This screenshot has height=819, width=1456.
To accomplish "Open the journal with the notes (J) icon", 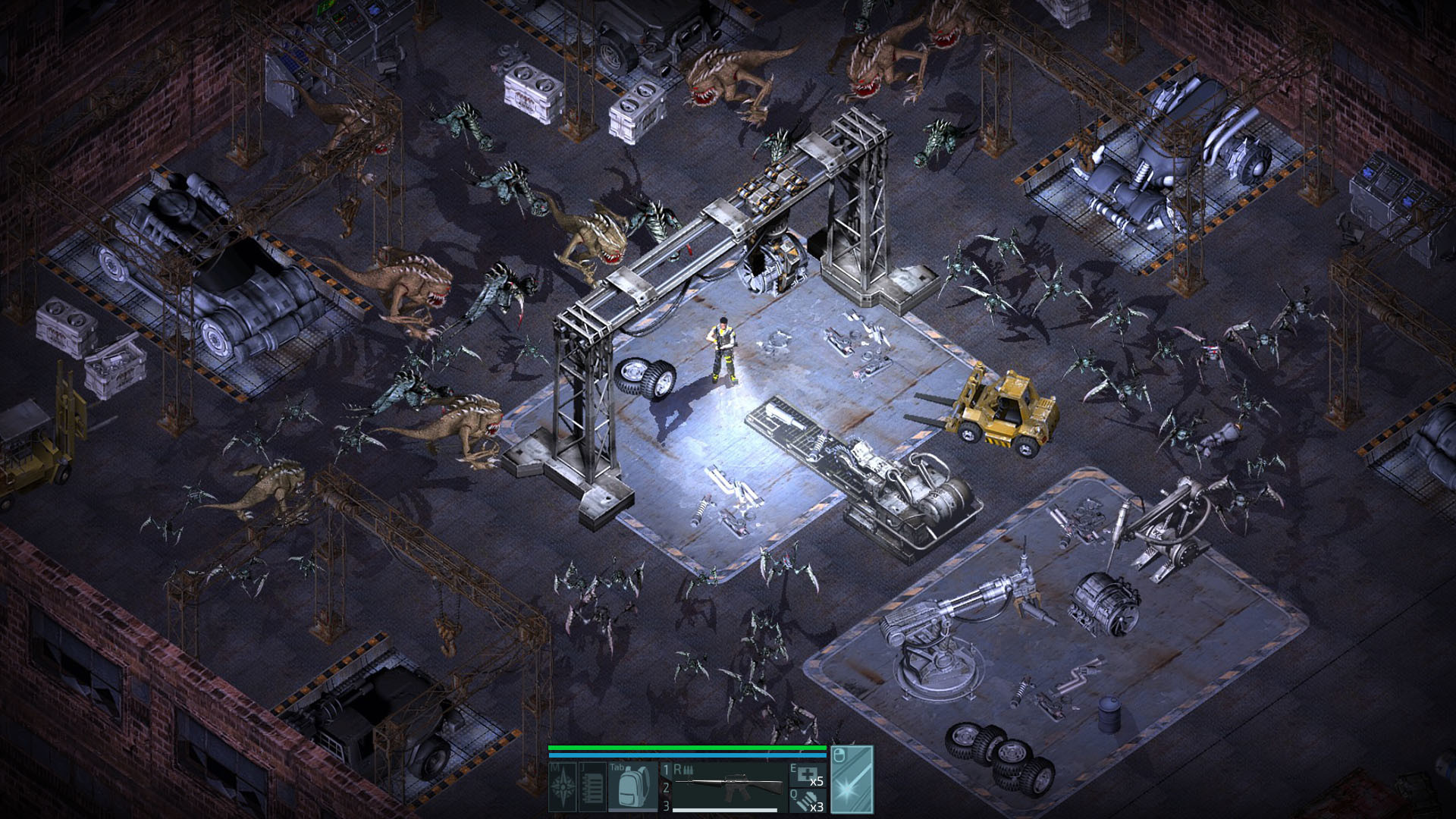I will pos(591,786).
